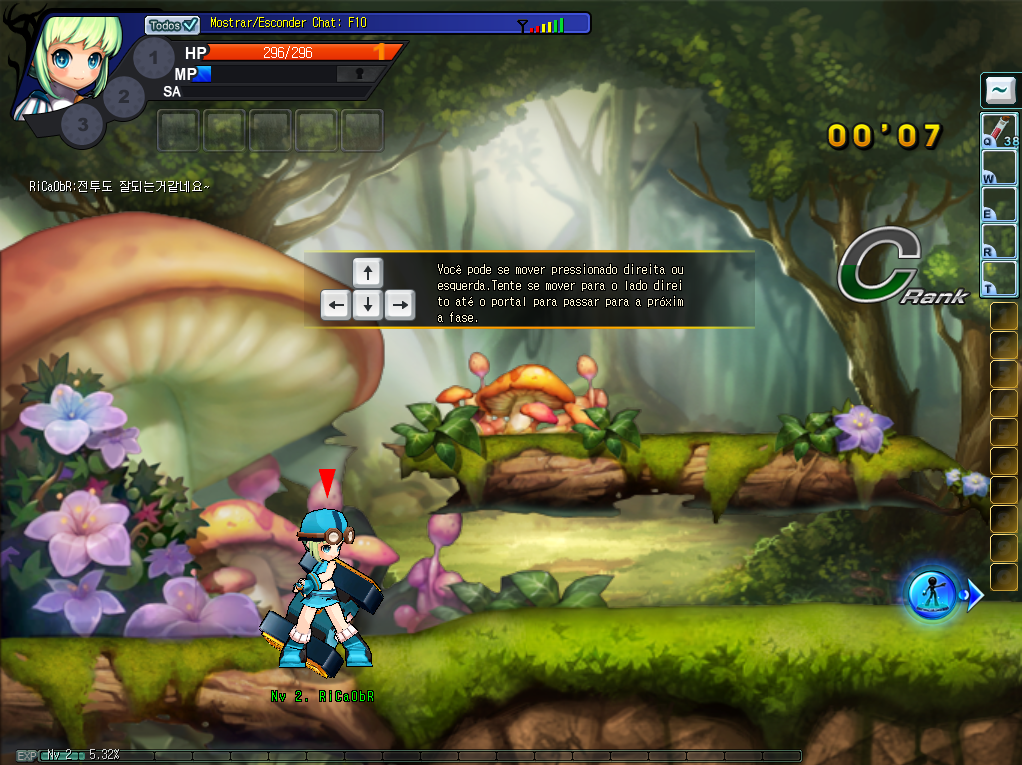The height and width of the screenshot is (765, 1022).
Task: Click the connection signal strength indicator
Action: tap(541, 25)
